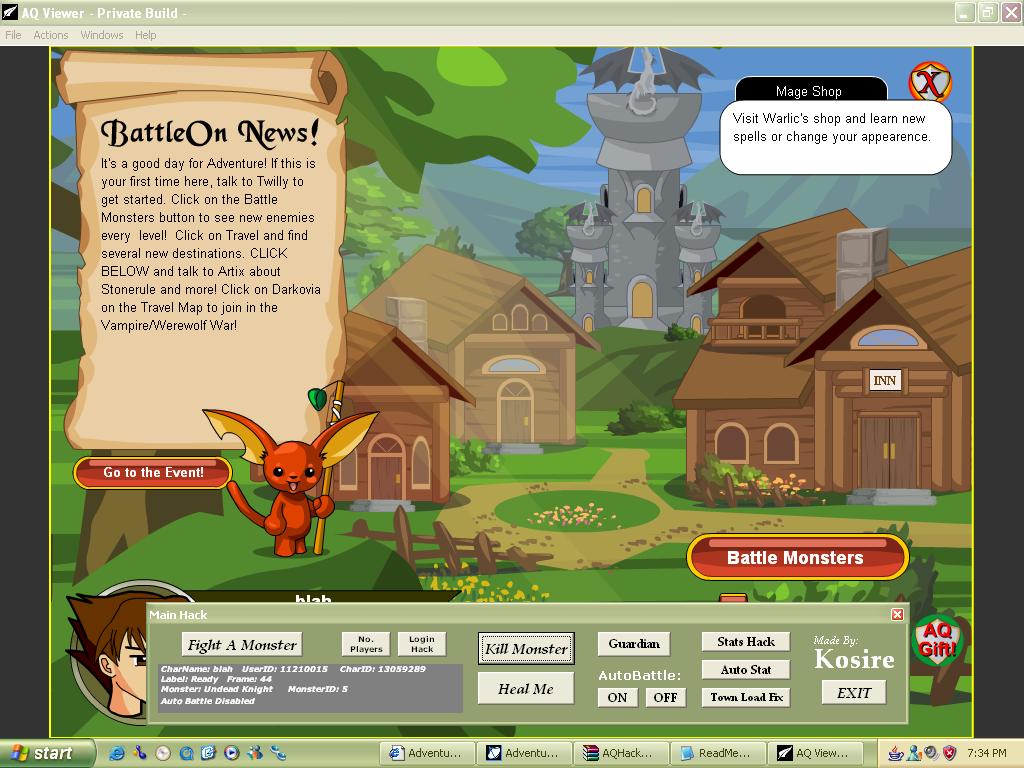Click the No. Players button
1024x768 pixels.
pyautogui.click(x=366, y=644)
